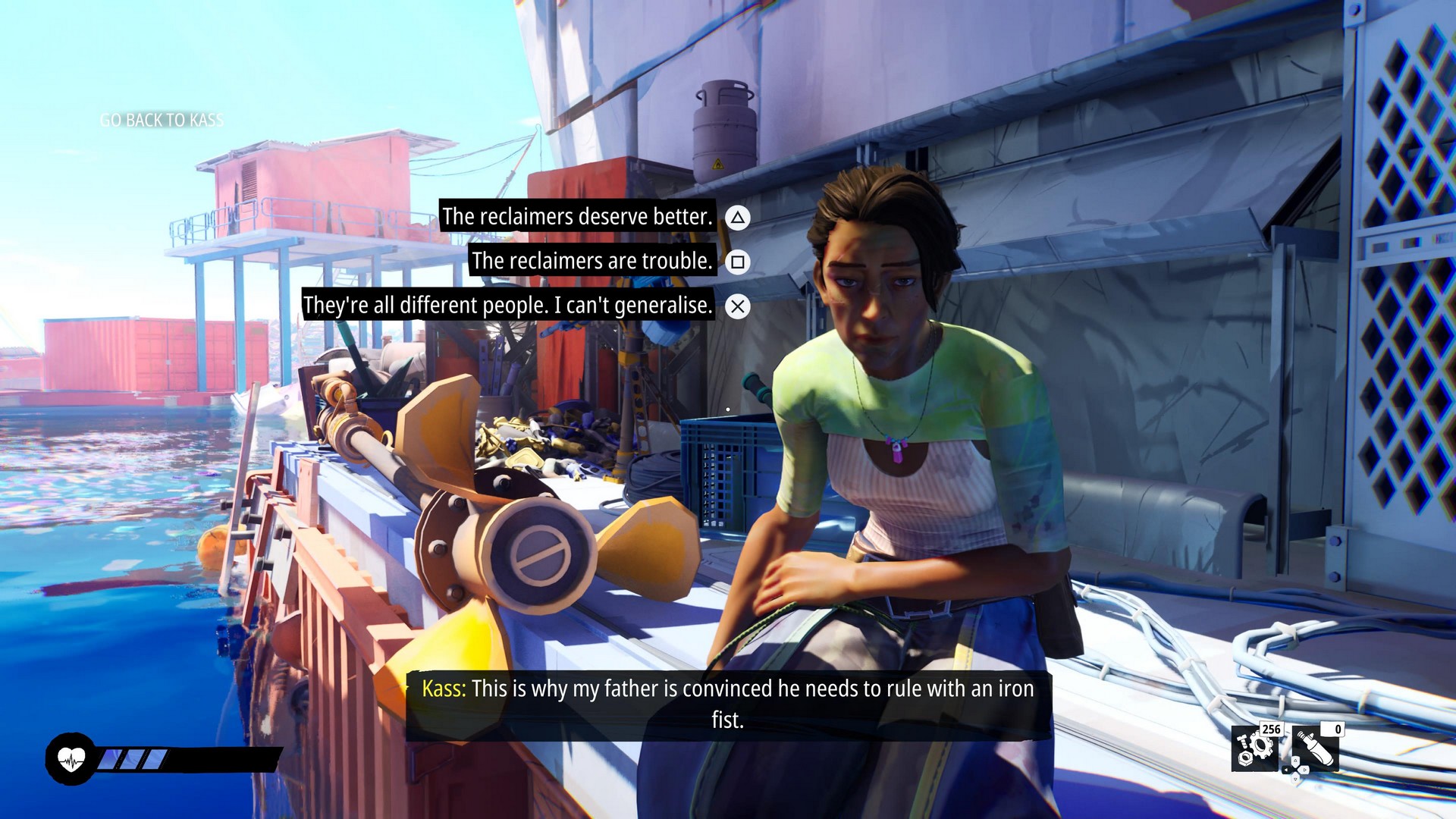Click the 0 consumable count badge
The height and width of the screenshot is (819, 1456).
tap(1332, 731)
